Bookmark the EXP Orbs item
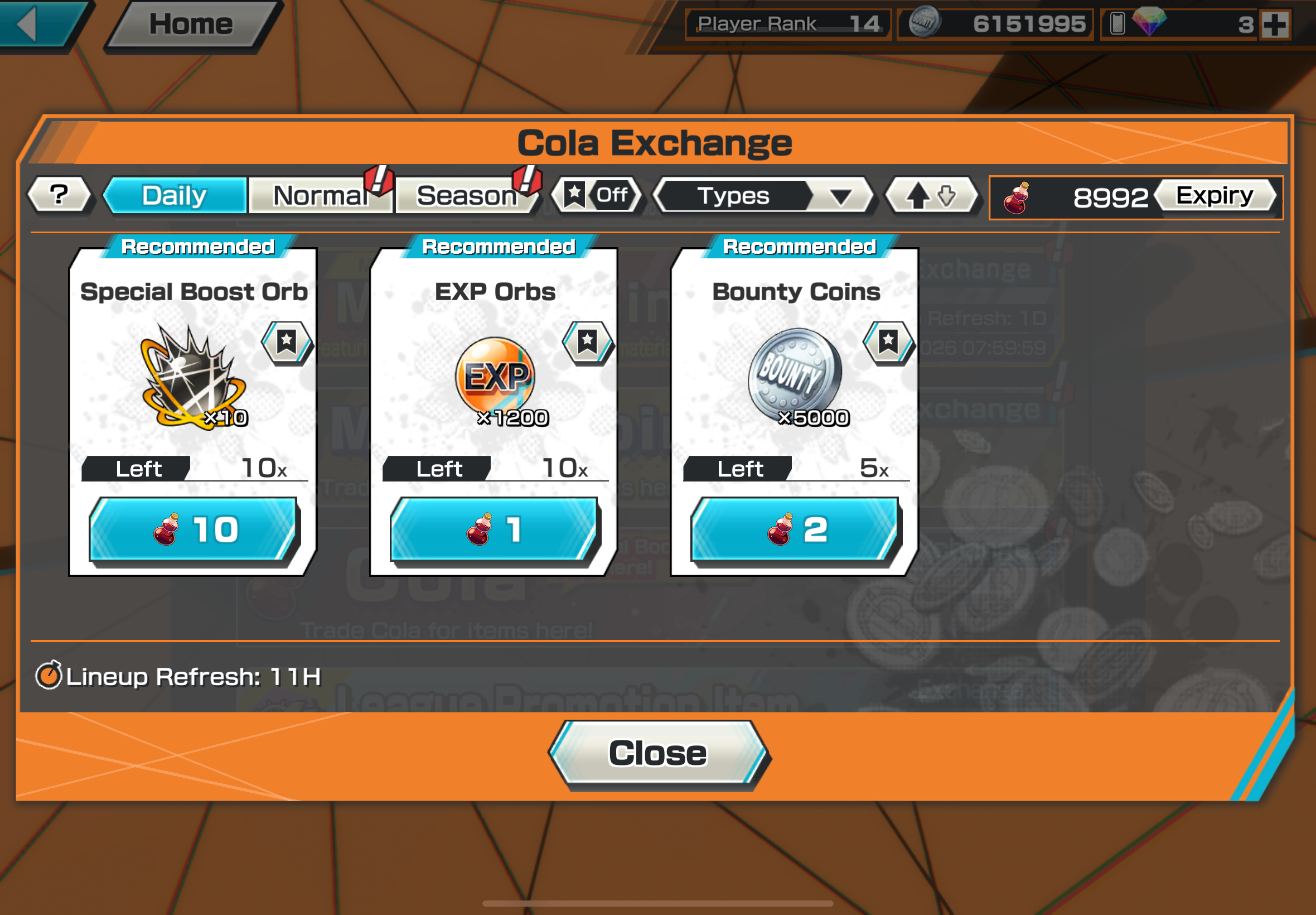Screen dimensions: 1316x915 (x=587, y=342)
